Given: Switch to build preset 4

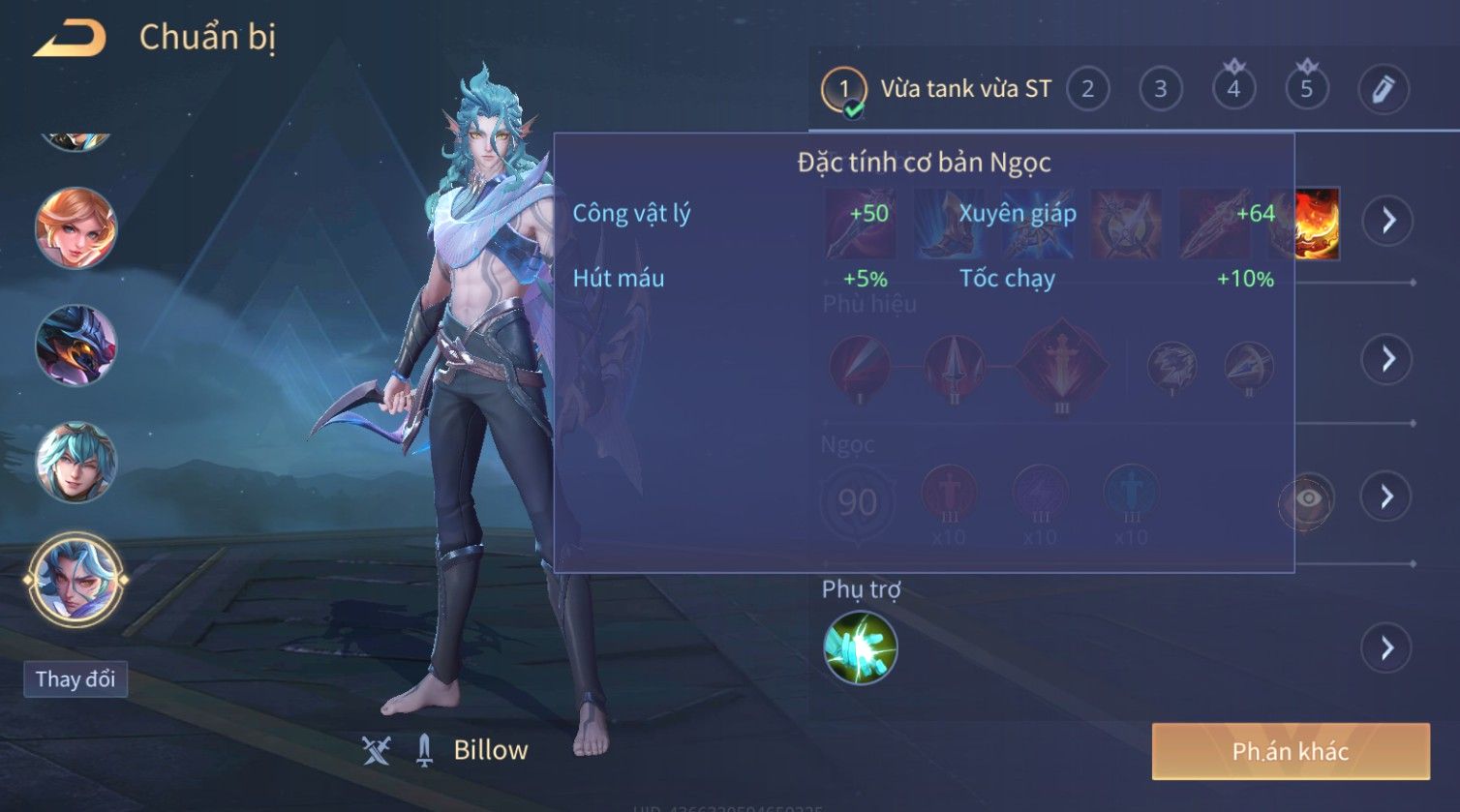Looking at the screenshot, I should pyautogui.click(x=1233, y=90).
